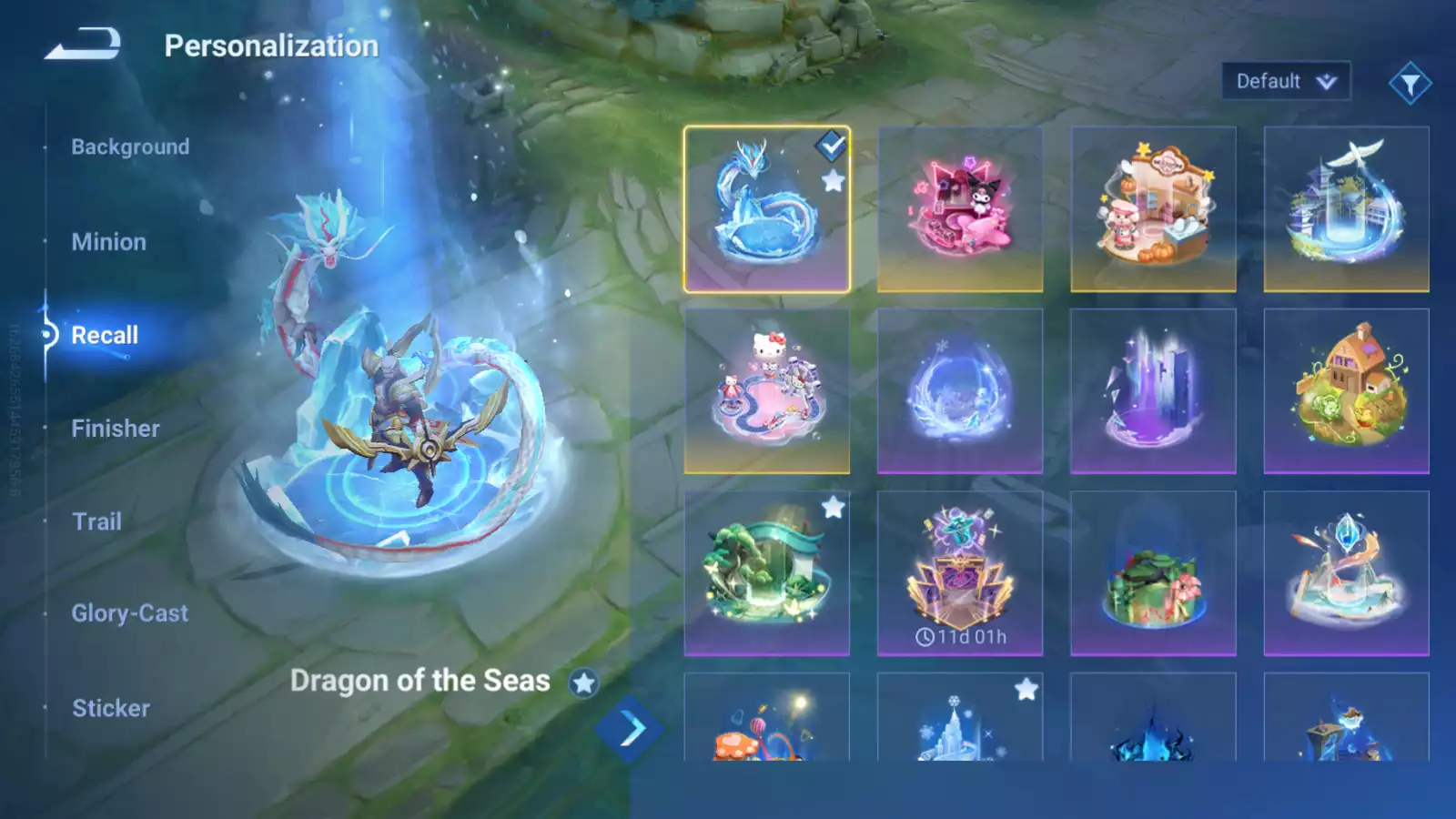This screenshot has height=819, width=1456.
Task: Select the Kuromi recall effect icon
Action: pyautogui.click(x=960, y=207)
